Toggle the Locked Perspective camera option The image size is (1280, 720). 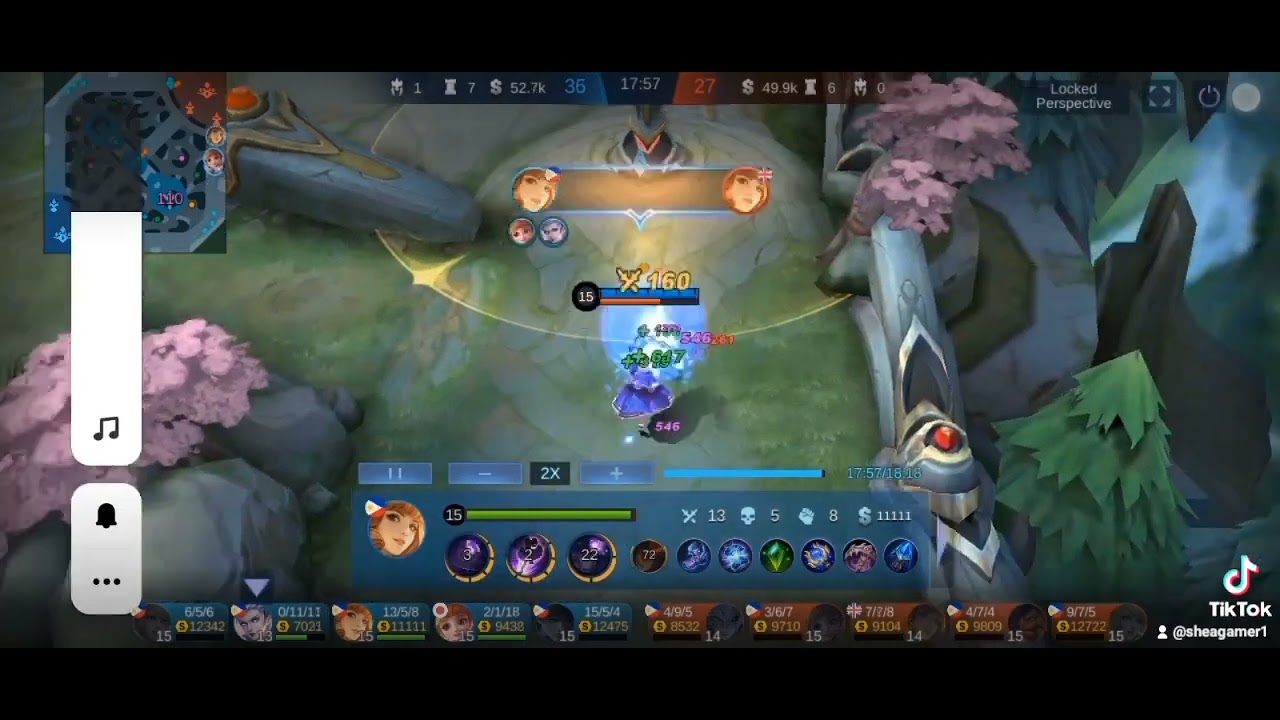pyautogui.click(x=1073, y=96)
